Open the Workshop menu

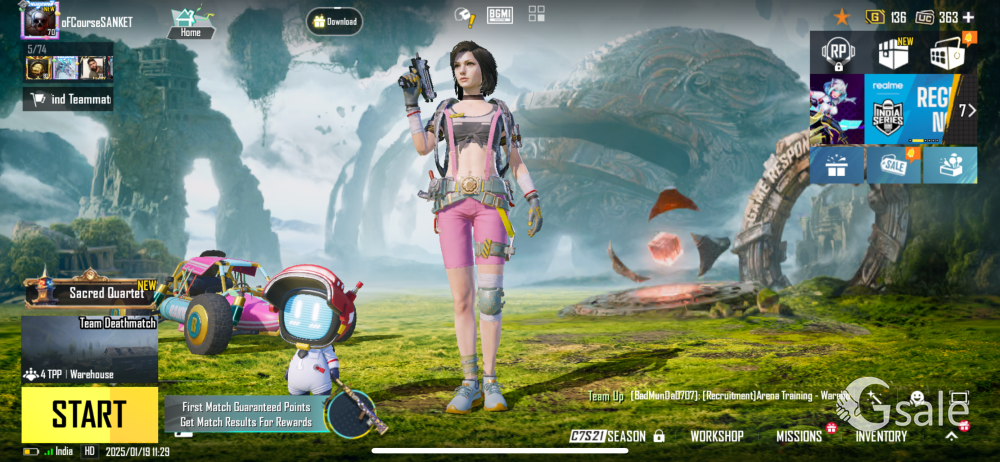click(x=716, y=436)
